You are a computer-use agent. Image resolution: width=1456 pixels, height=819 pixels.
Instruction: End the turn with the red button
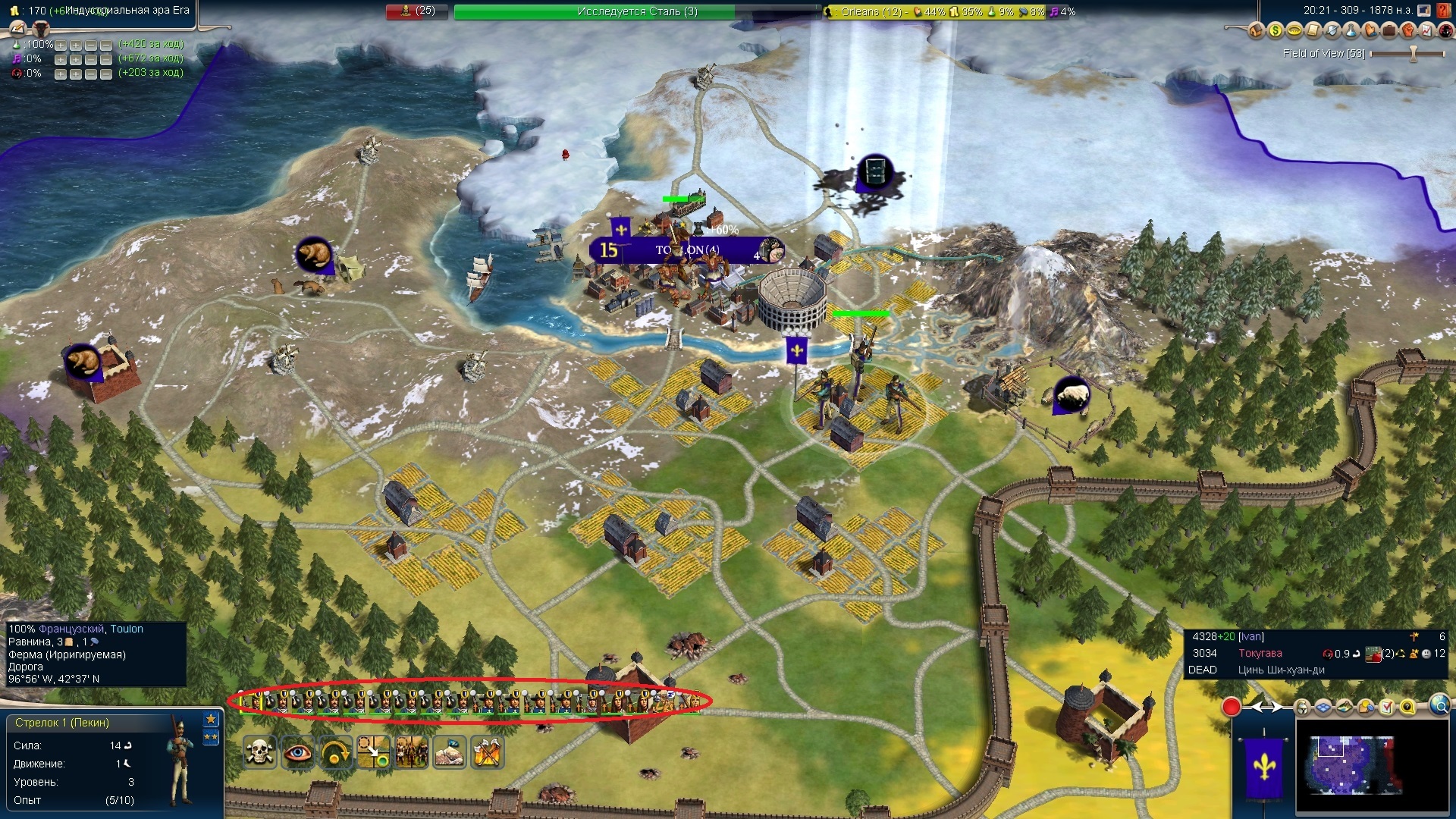1231,708
